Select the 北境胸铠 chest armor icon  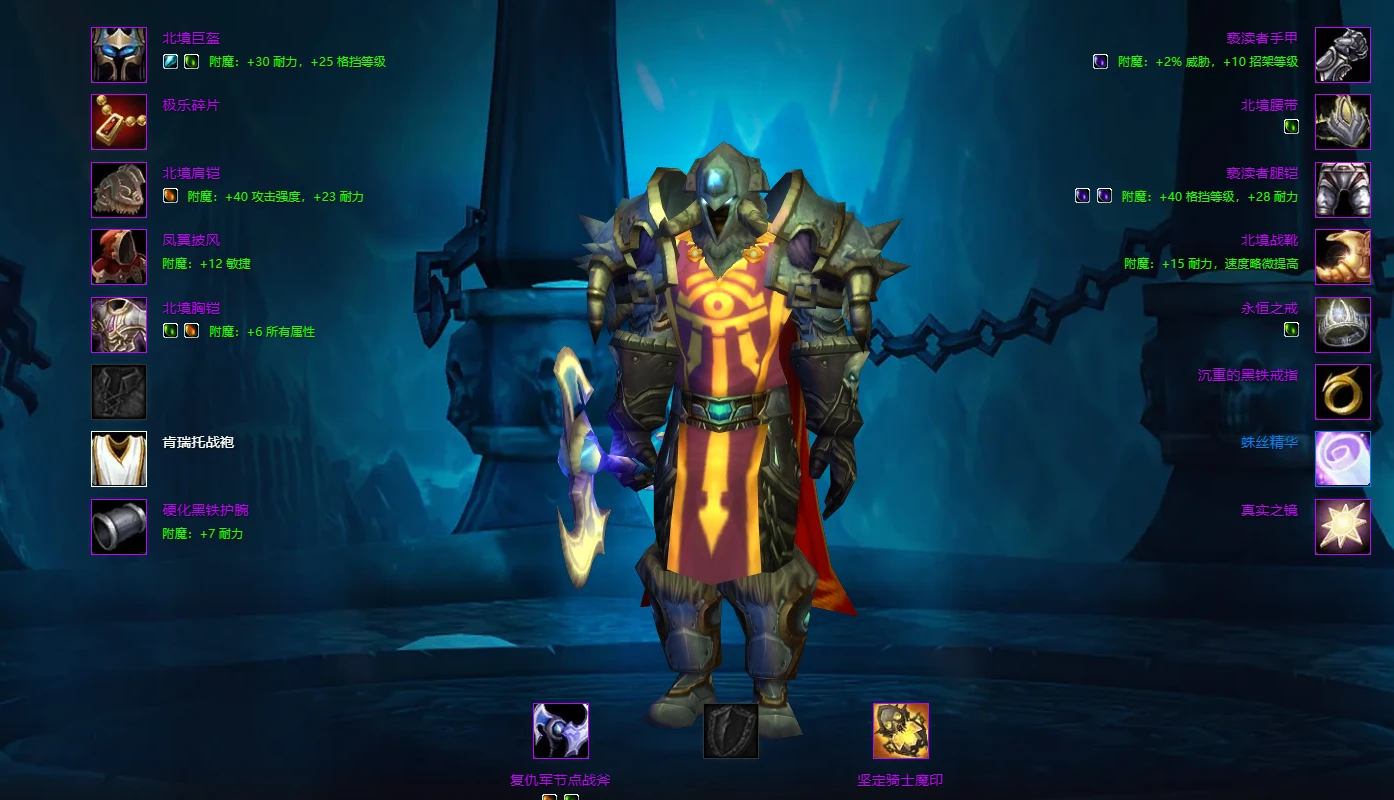coord(119,325)
